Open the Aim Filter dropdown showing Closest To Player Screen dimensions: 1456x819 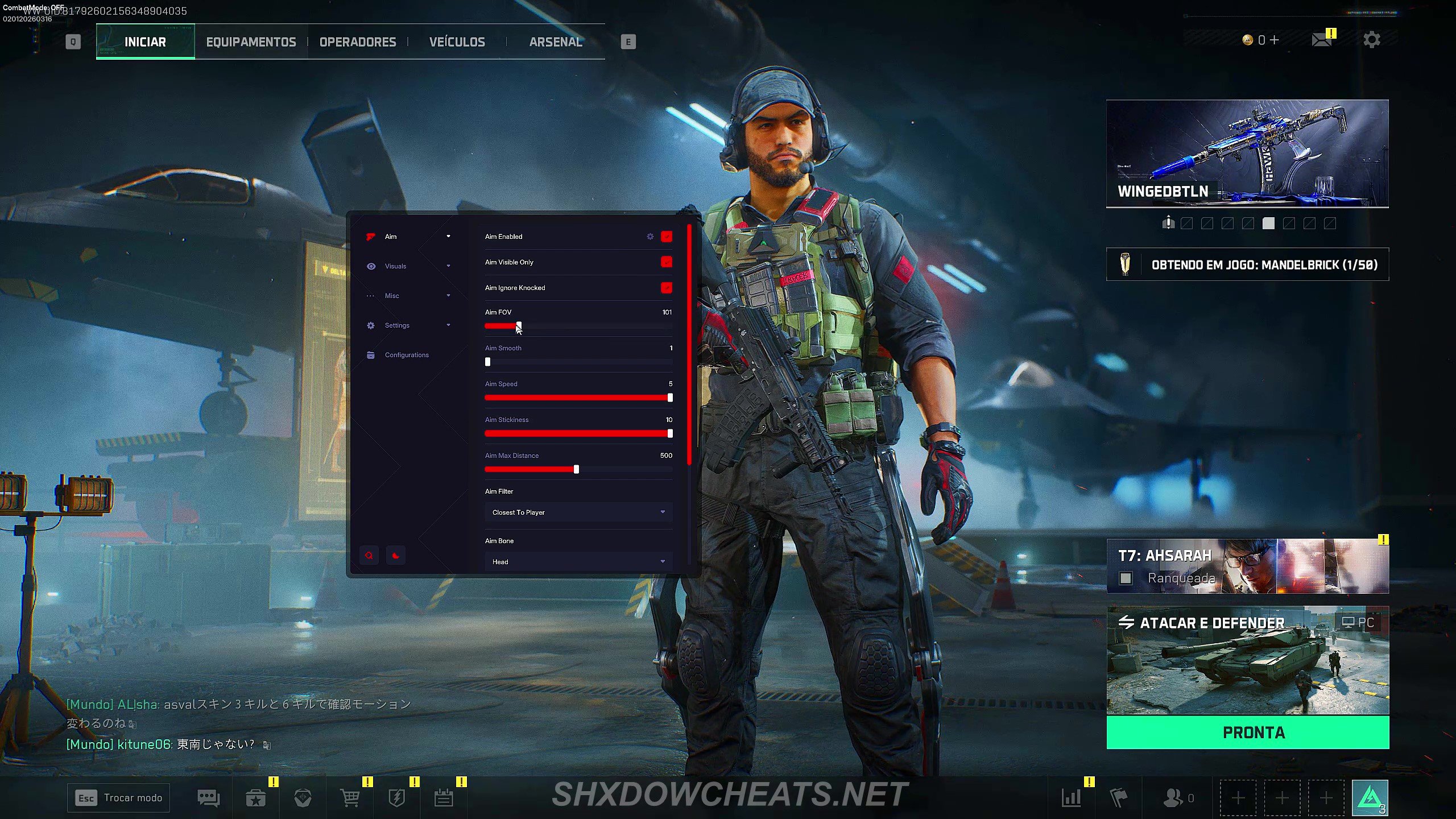click(578, 512)
